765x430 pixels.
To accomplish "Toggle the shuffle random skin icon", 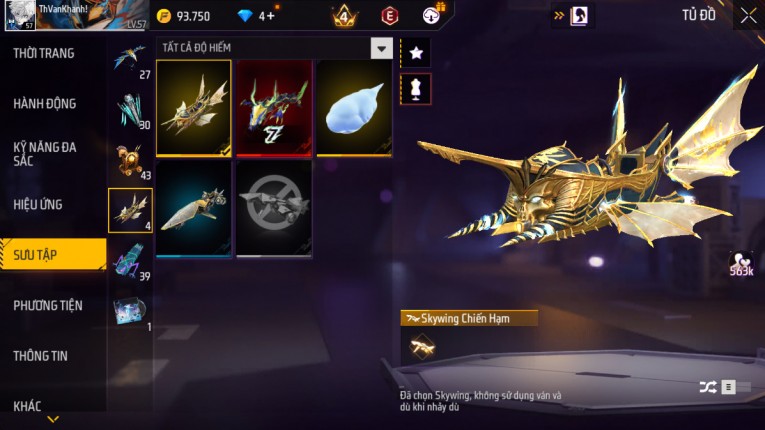I will [708, 387].
